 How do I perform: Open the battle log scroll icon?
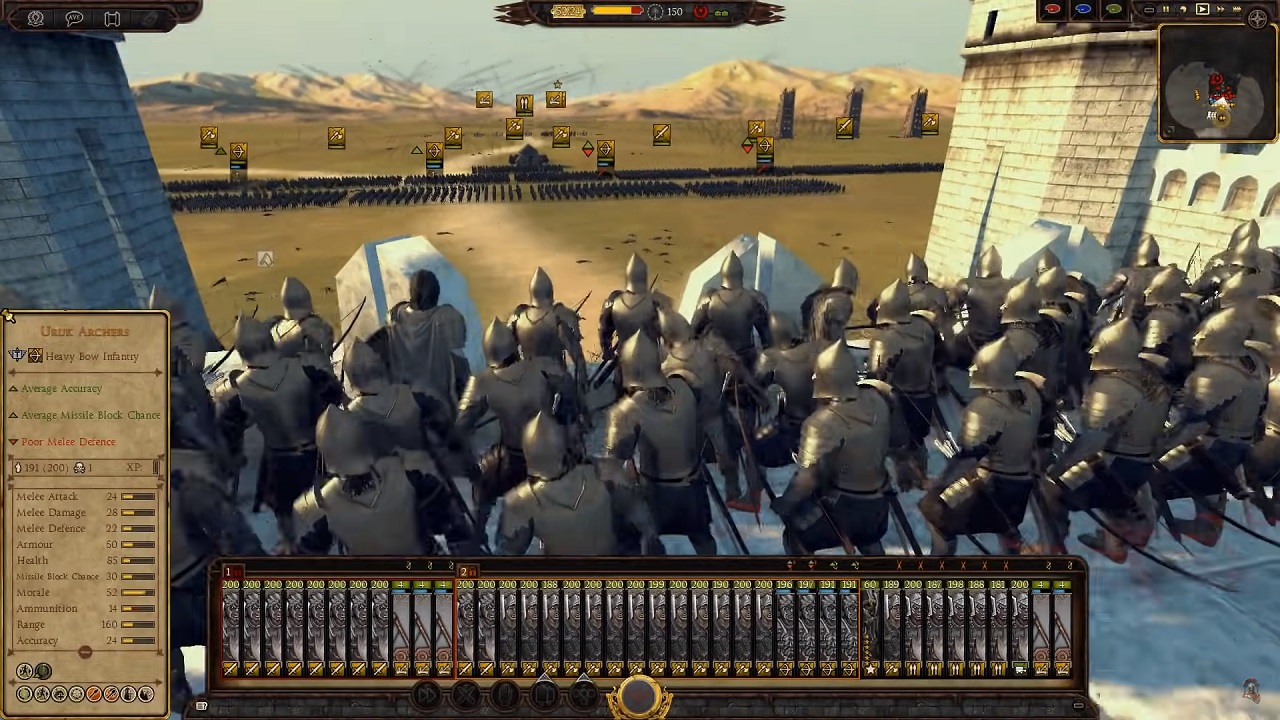point(112,17)
